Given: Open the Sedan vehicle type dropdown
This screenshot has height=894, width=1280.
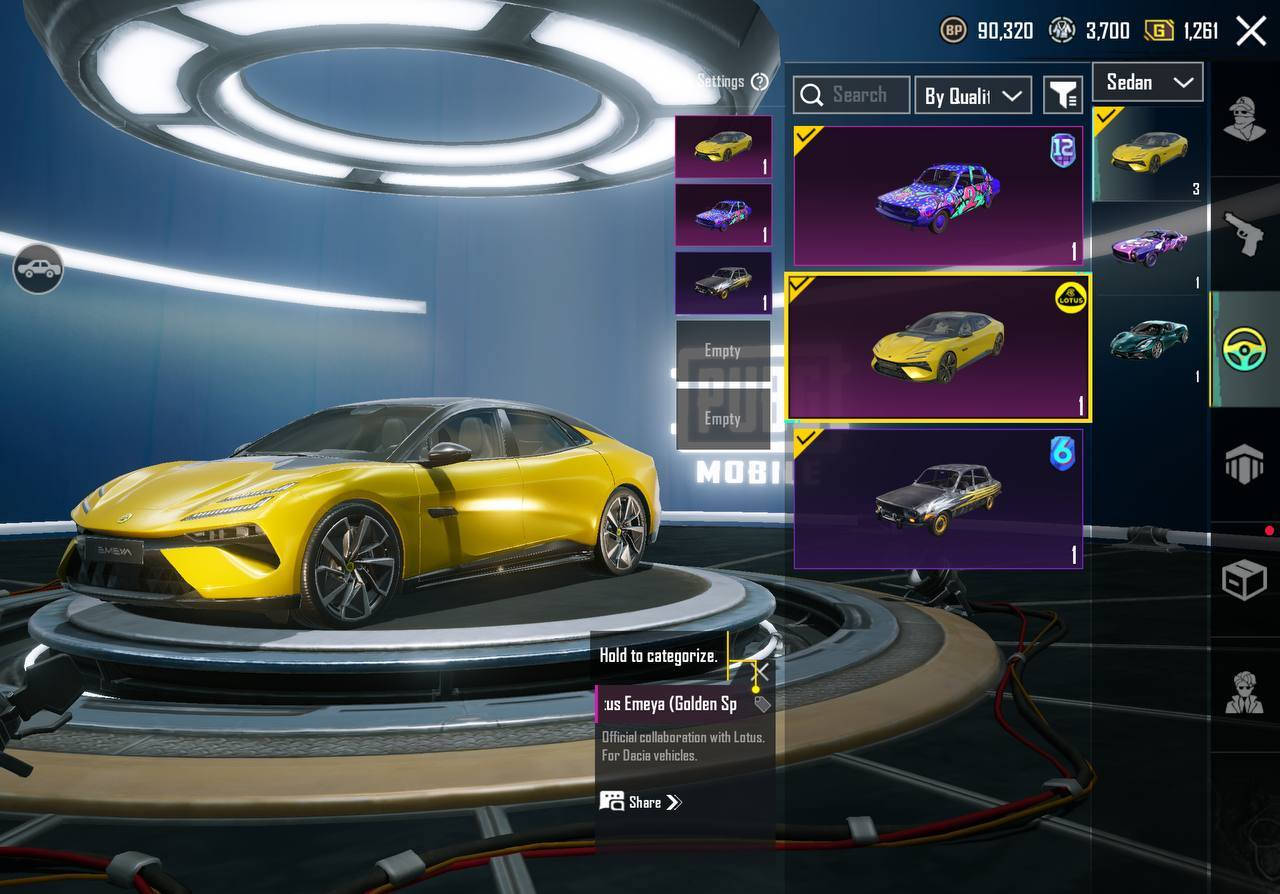Looking at the screenshot, I should click(x=1147, y=82).
